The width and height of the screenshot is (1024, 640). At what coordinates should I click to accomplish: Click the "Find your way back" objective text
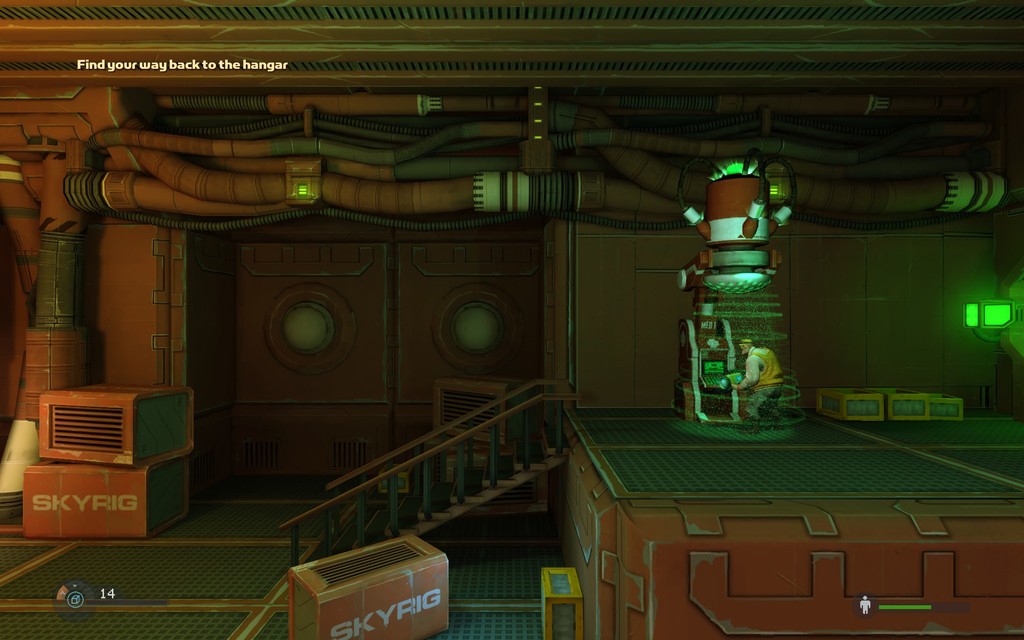(x=182, y=65)
